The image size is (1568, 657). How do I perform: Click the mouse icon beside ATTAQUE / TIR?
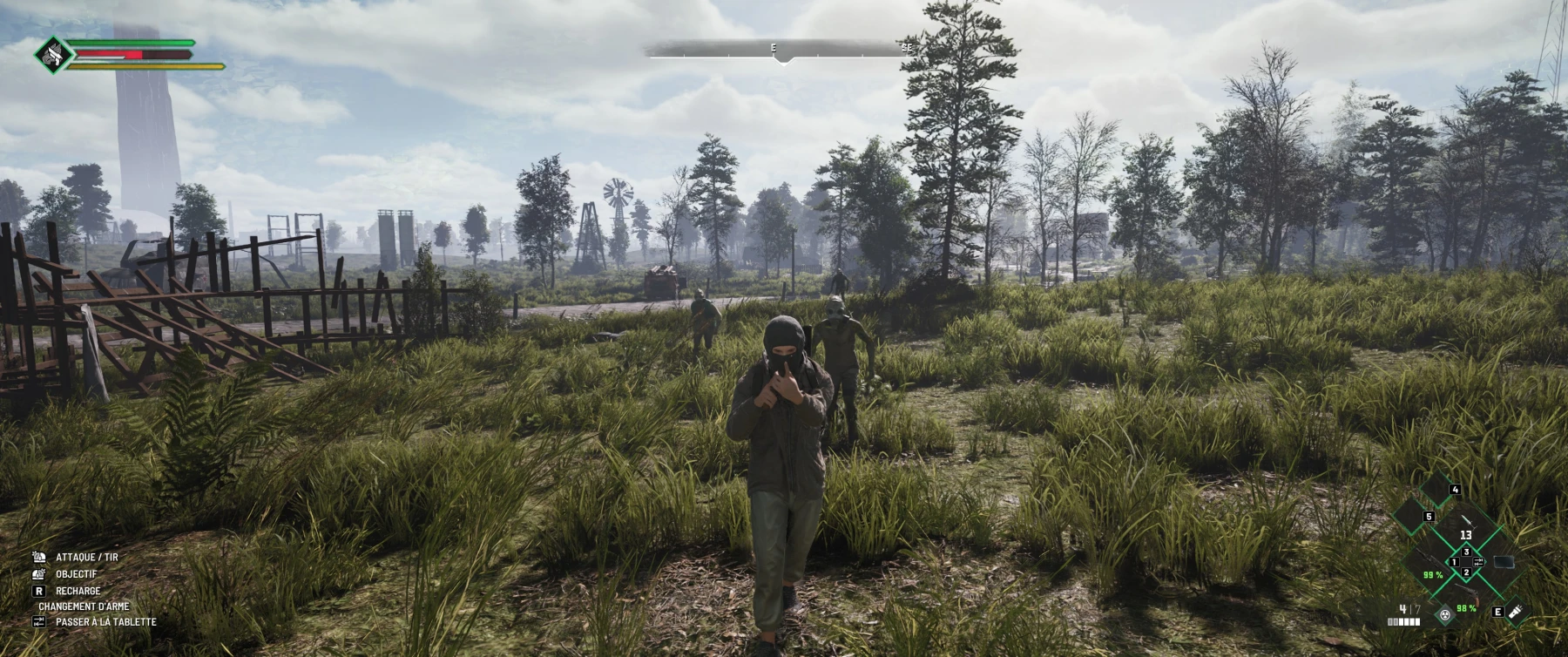[x=38, y=558]
